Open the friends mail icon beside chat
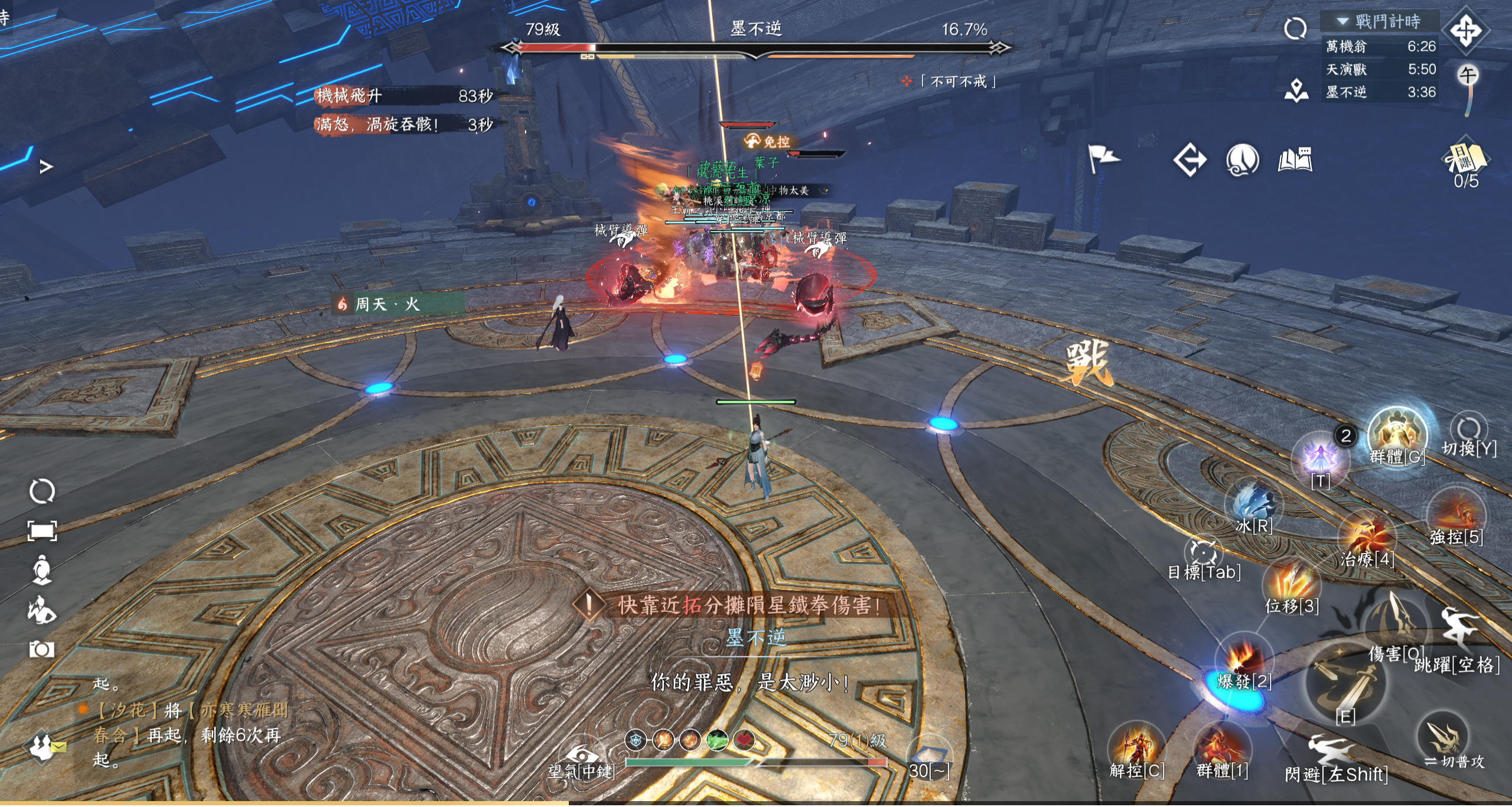 point(43,747)
